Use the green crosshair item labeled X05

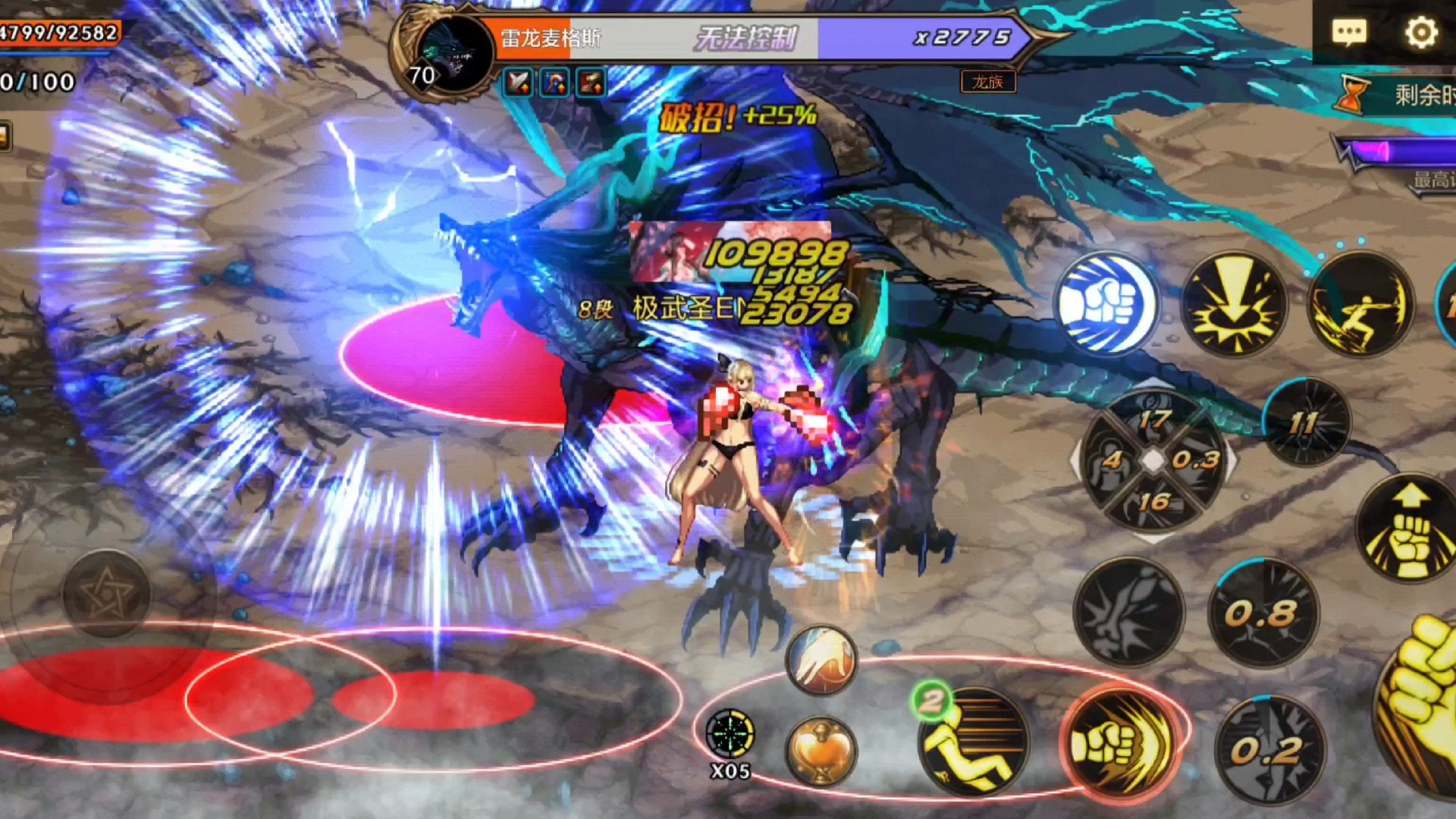click(730, 736)
